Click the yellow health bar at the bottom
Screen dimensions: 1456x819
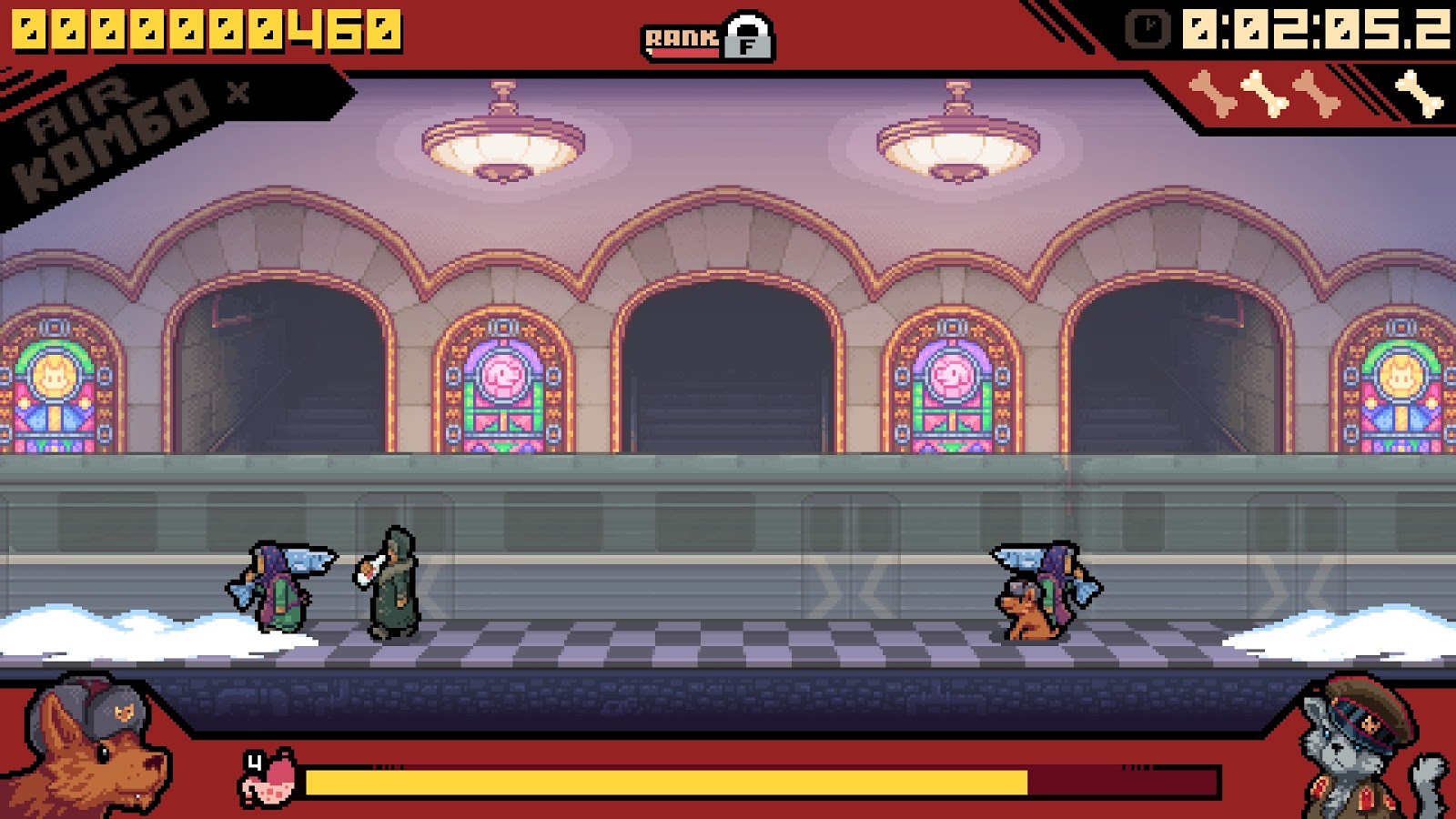tap(664, 780)
